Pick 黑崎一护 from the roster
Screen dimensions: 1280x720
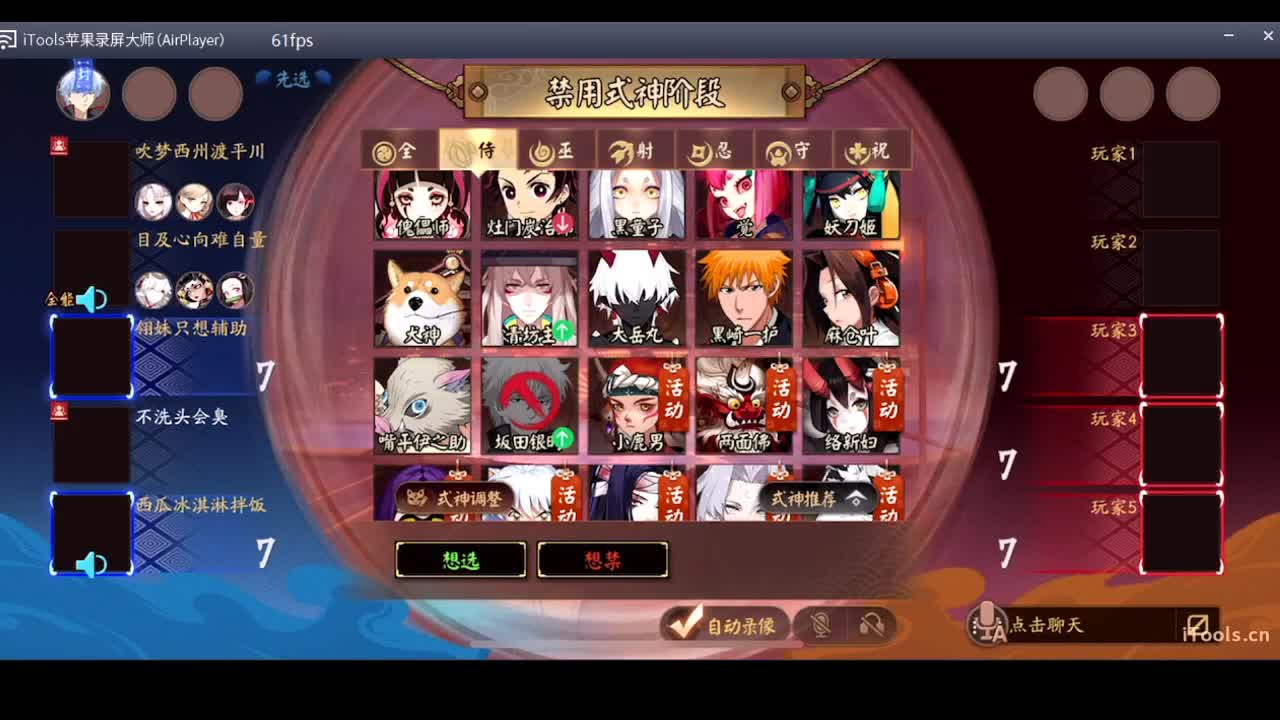(x=744, y=297)
